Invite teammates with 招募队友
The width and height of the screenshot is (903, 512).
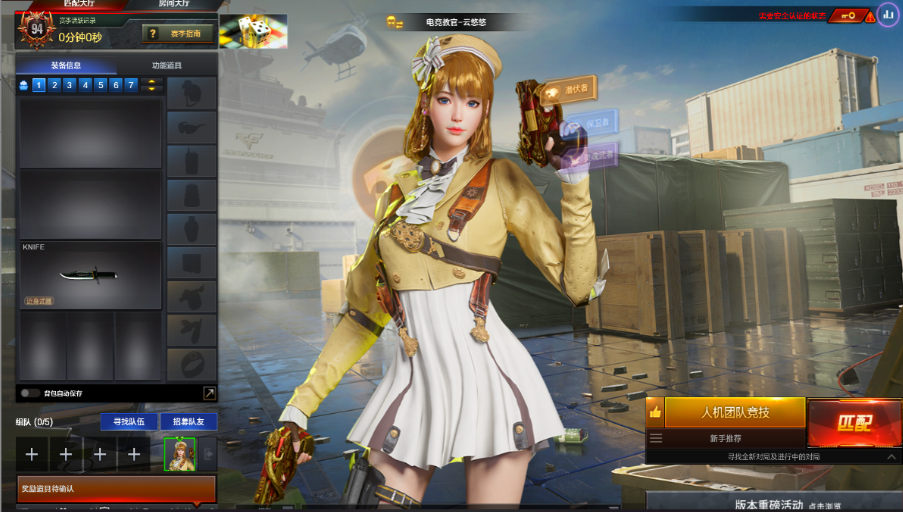(x=188, y=422)
